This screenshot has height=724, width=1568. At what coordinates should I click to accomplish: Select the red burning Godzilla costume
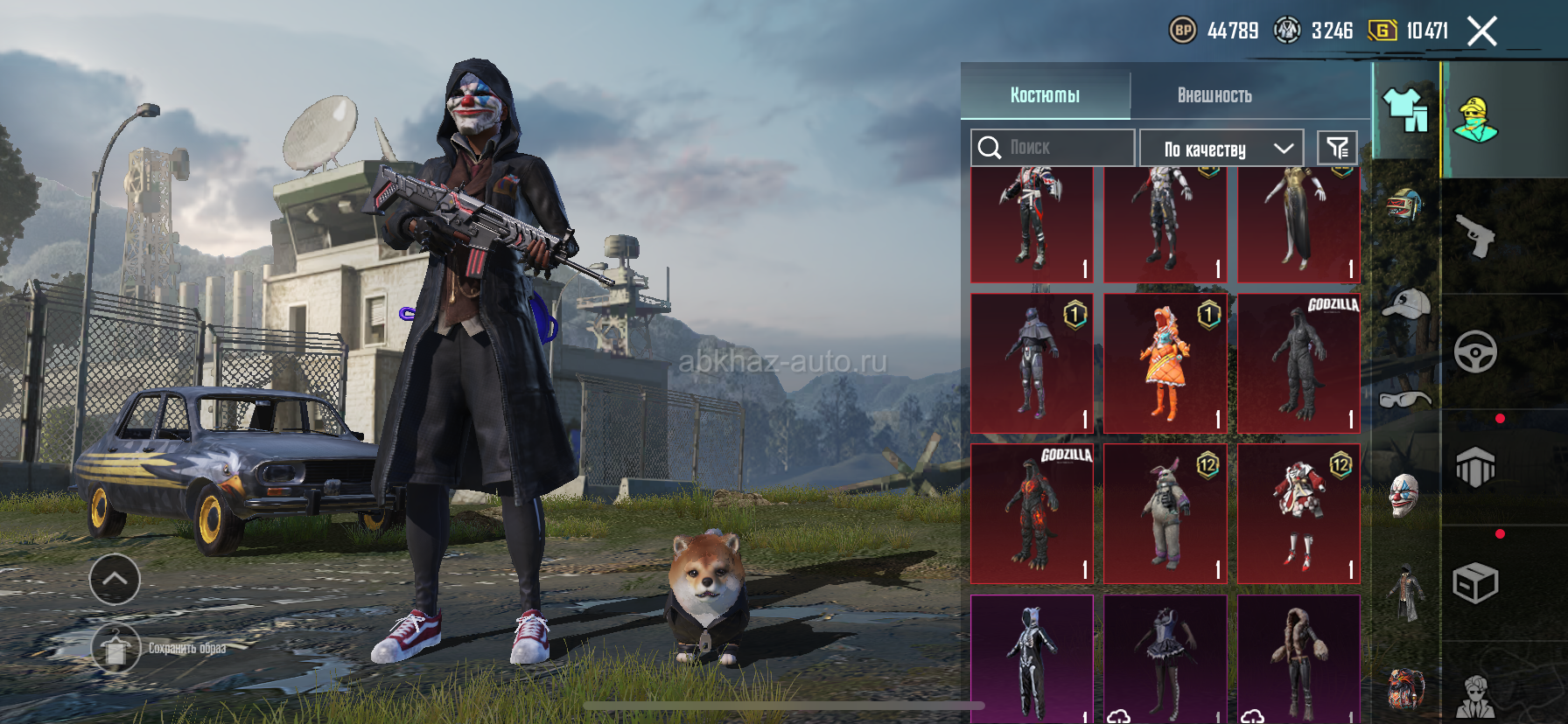pyautogui.click(x=1032, y=513)
